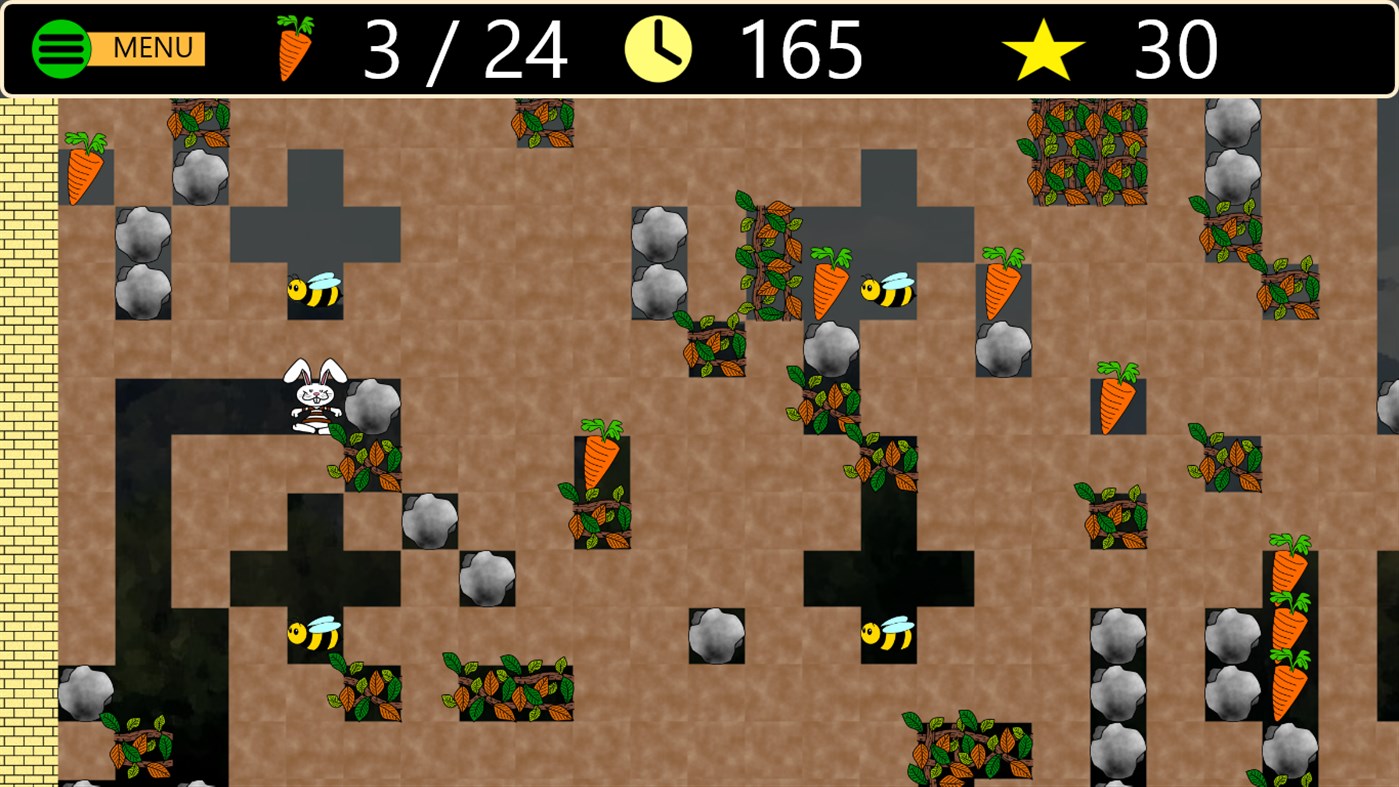Click the bee beside the two paired carrots

click(x=886, y=290)
